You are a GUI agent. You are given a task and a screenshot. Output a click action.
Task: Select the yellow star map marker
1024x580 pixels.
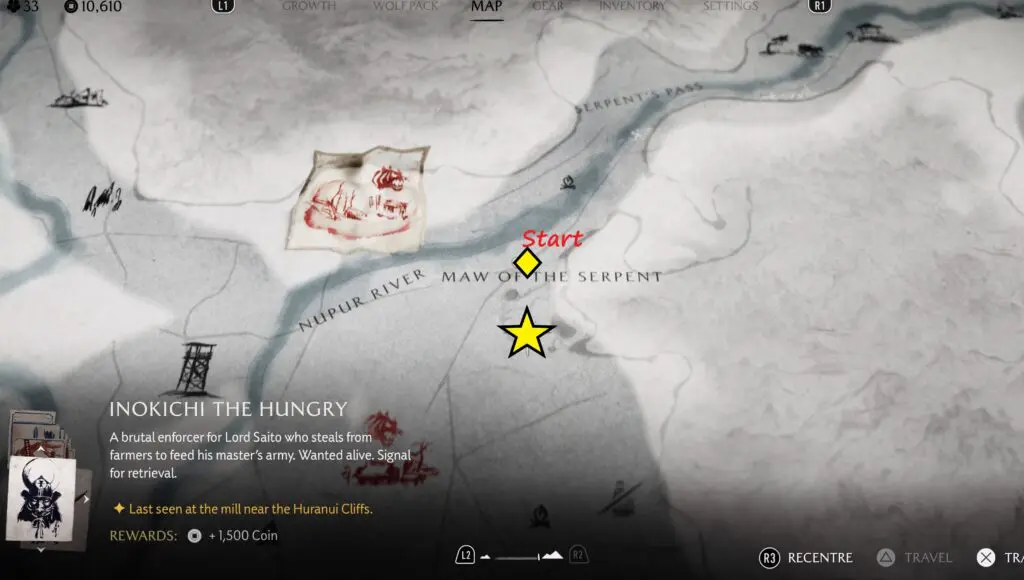pyautogui.click(x=526, y=334)
